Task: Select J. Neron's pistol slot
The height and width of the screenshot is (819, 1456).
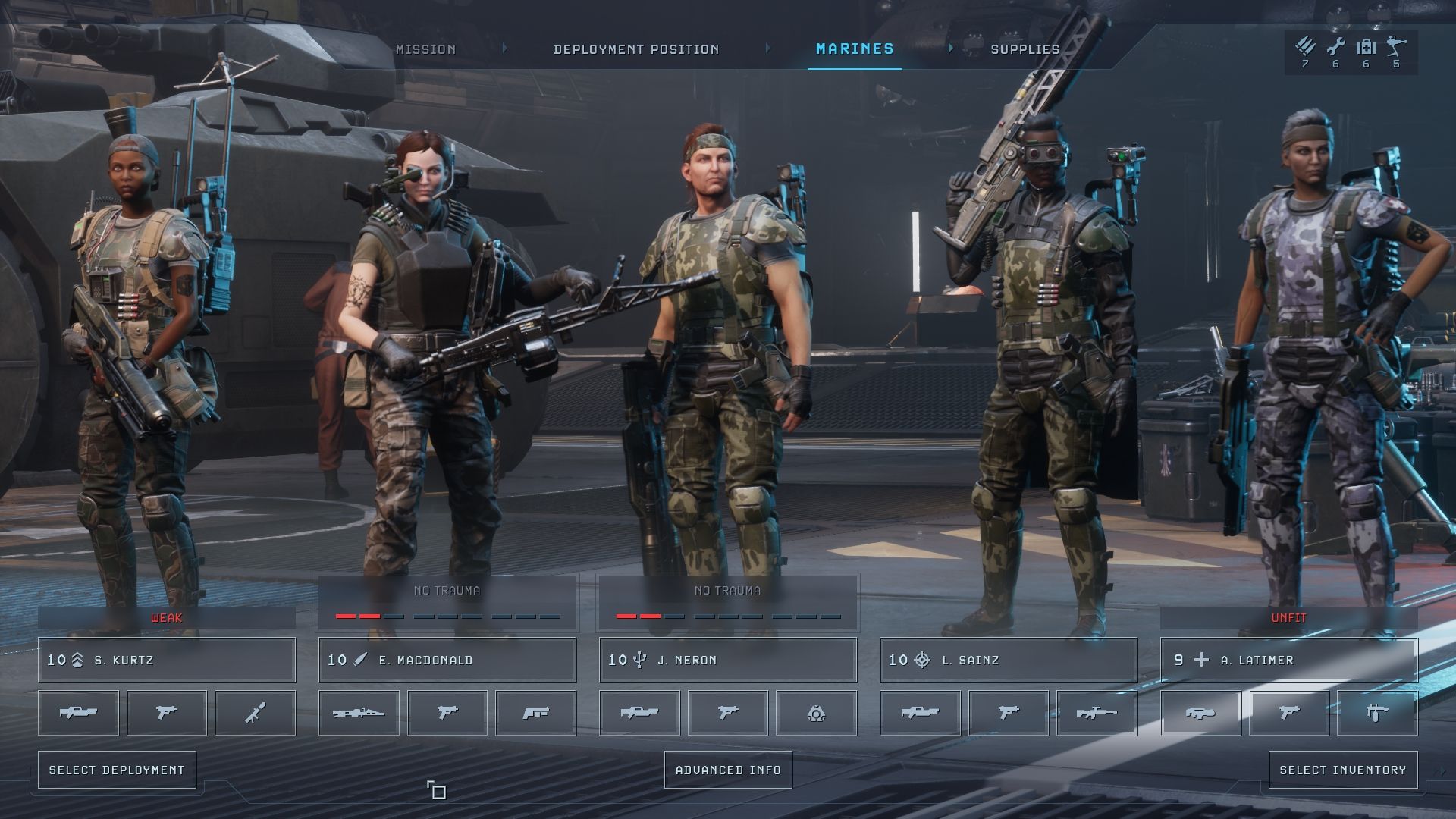Action: point(728,713)
